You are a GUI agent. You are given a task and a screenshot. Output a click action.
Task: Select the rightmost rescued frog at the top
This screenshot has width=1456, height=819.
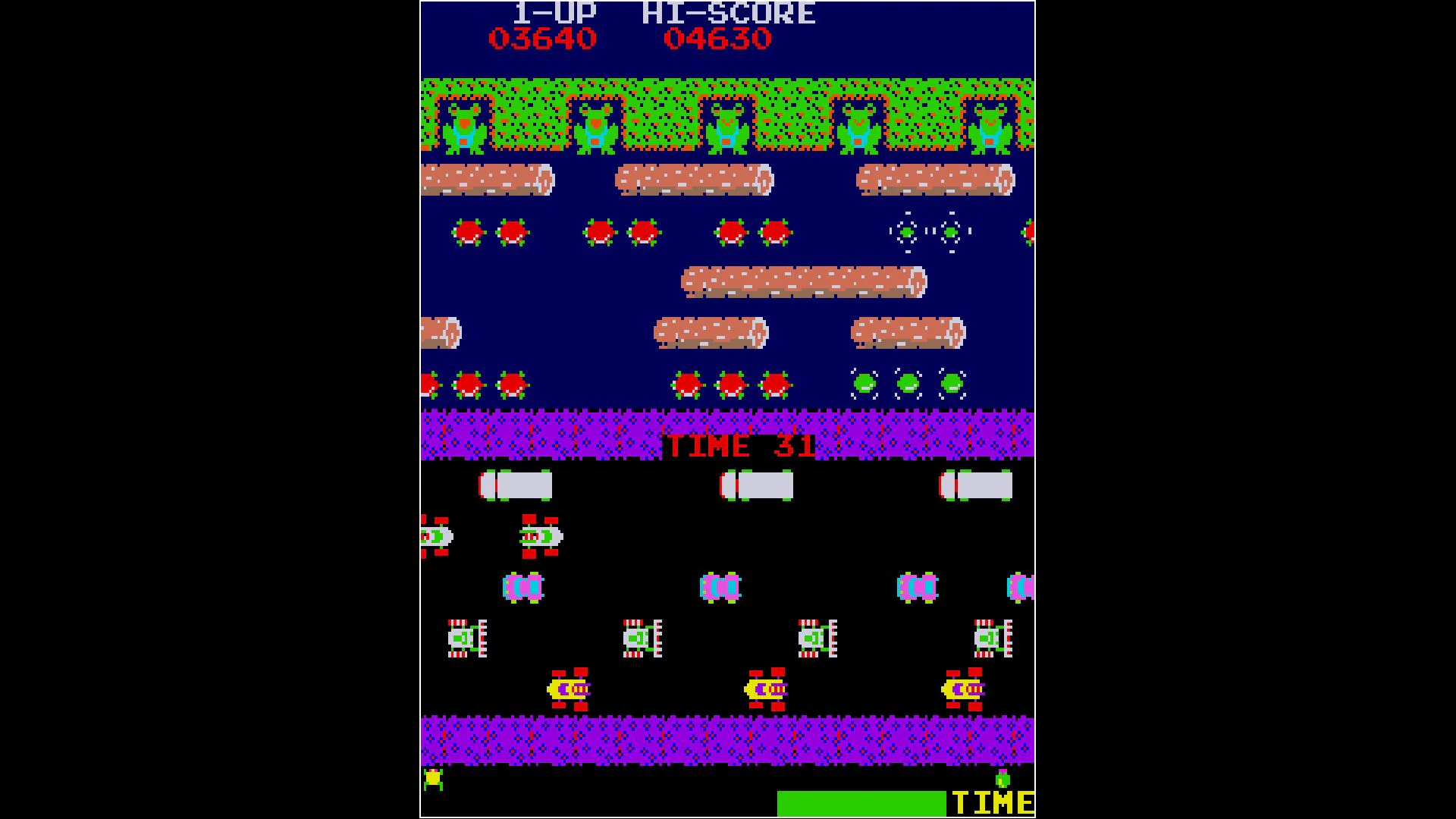click(990, 129)
